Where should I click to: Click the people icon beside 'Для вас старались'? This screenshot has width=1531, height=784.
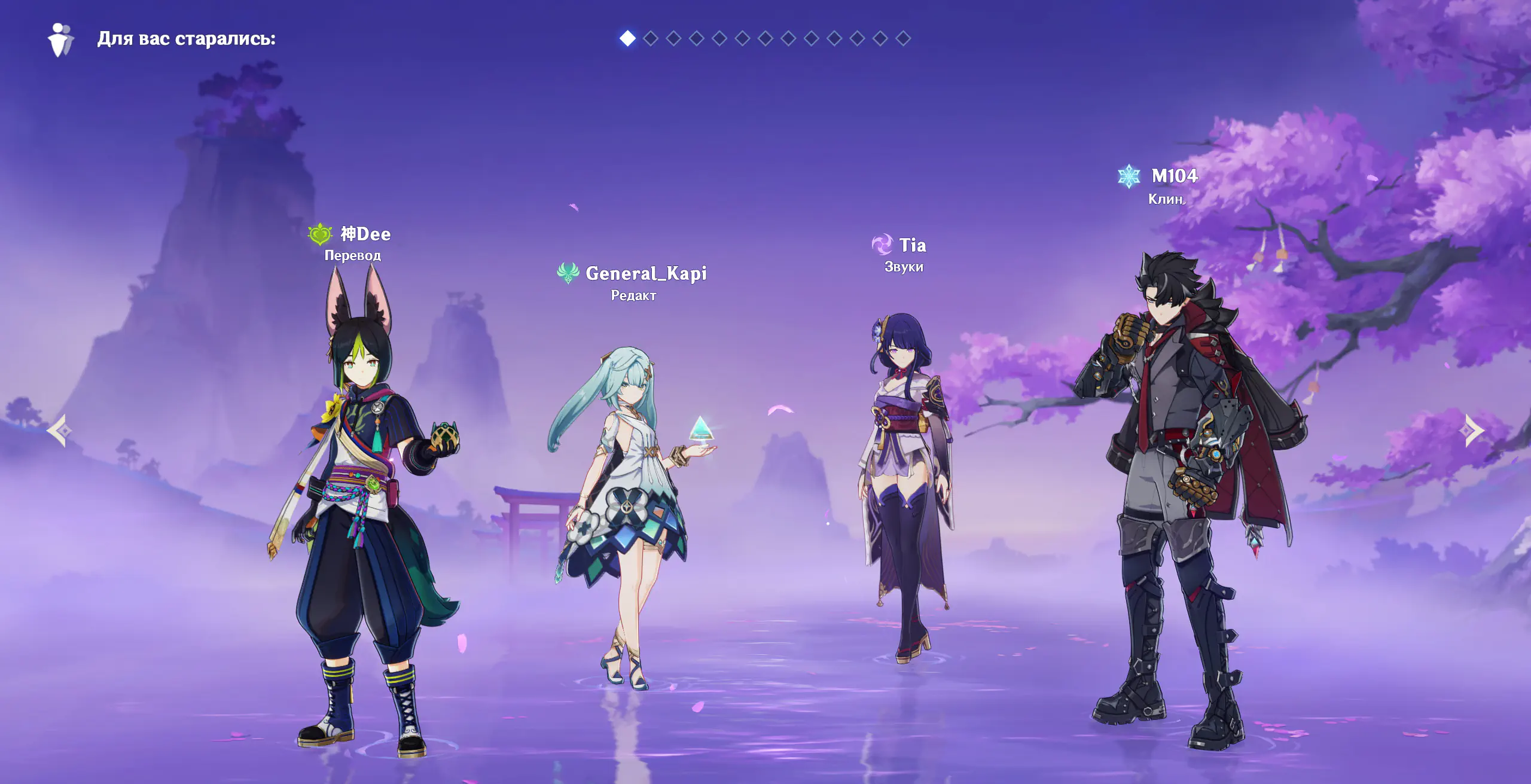[60, 39]
